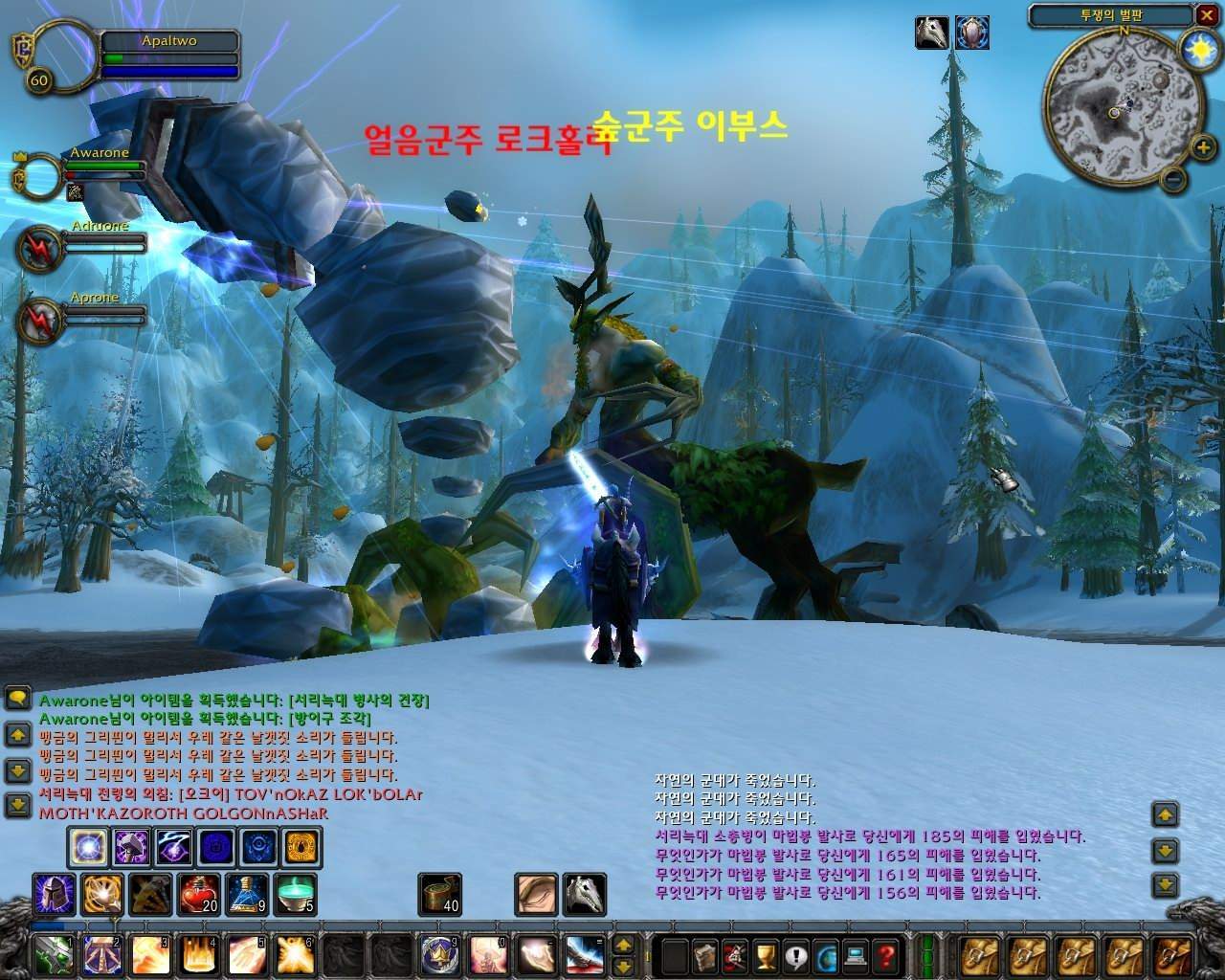Open the red question mark help menu
The image size is (1225, 980).
tap(886, 955)
